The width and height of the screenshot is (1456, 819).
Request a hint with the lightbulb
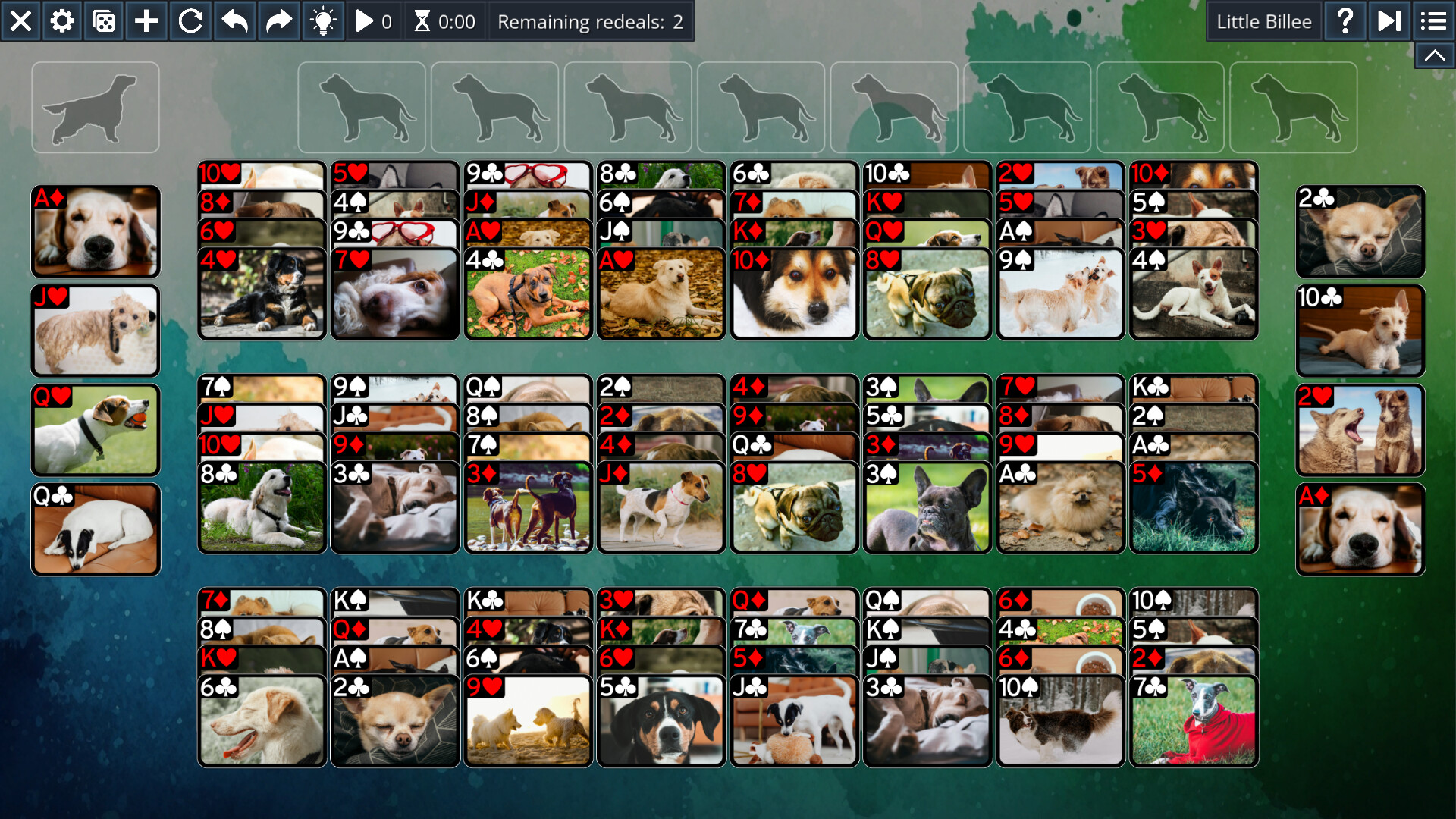point(324,21)
